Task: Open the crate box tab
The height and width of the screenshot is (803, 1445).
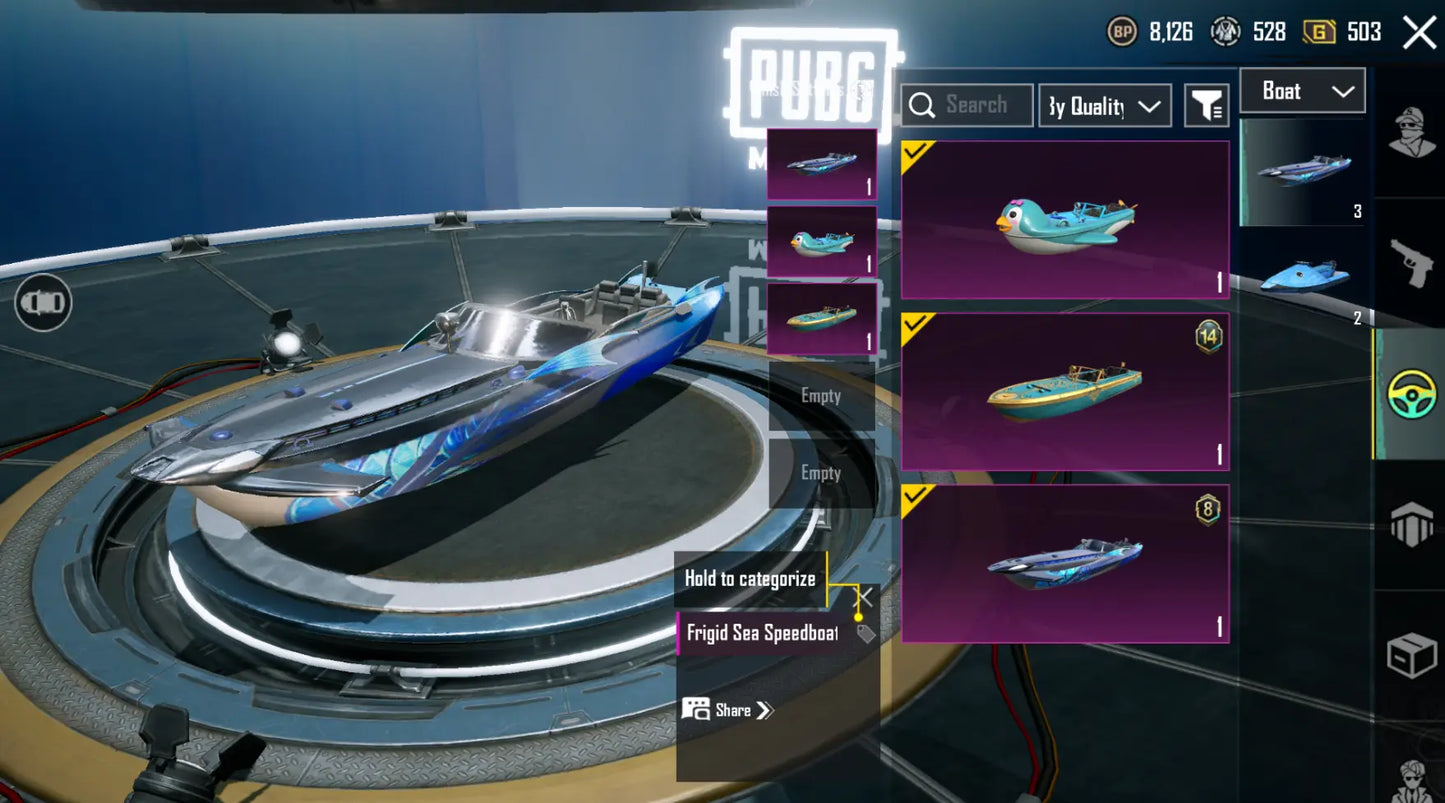Action: pos(1411,656)
